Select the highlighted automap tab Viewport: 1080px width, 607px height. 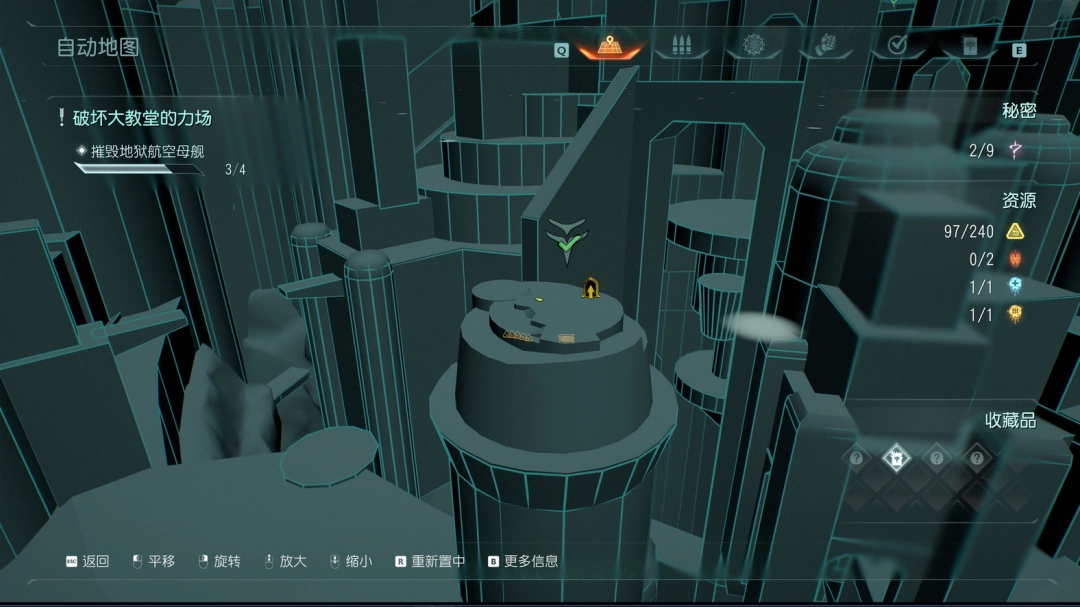(x=610, y=46)
